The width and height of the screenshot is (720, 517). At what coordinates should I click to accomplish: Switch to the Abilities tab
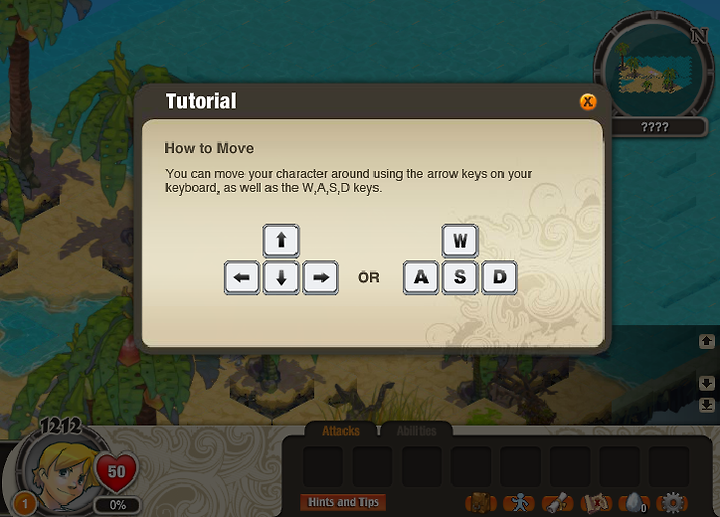tap(416, 431)
